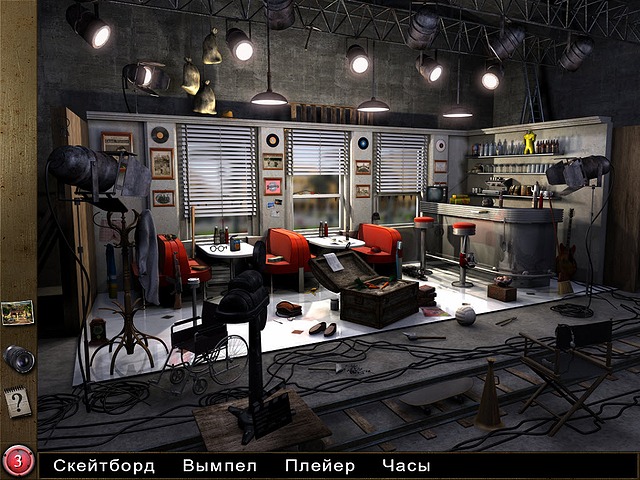Choose the Вымпел entry in the list
The width and height of the screenshot is (640, 480).
(220, 465)
